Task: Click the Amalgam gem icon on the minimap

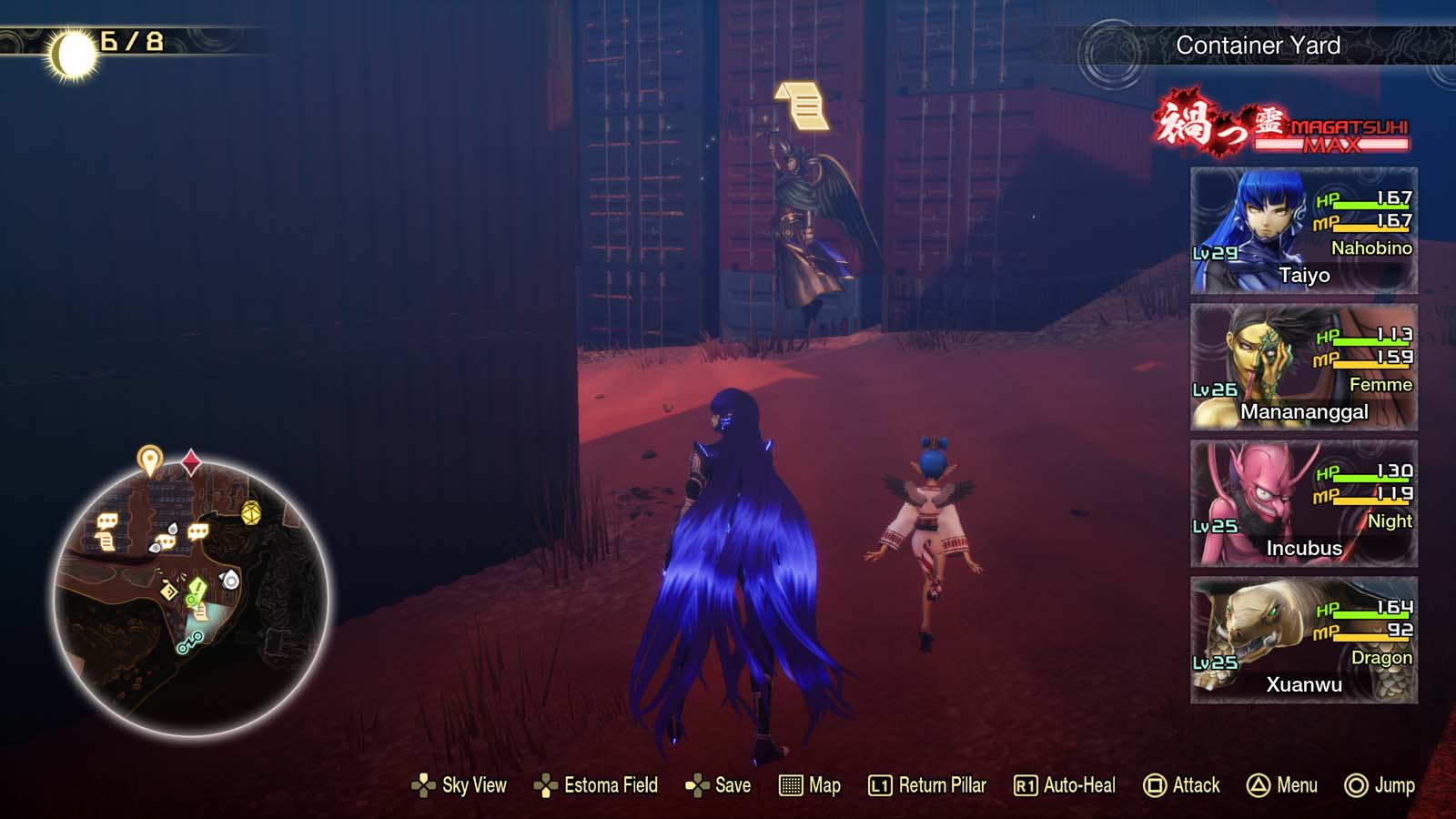Action: pyautogui.click(x=250, y=513)
